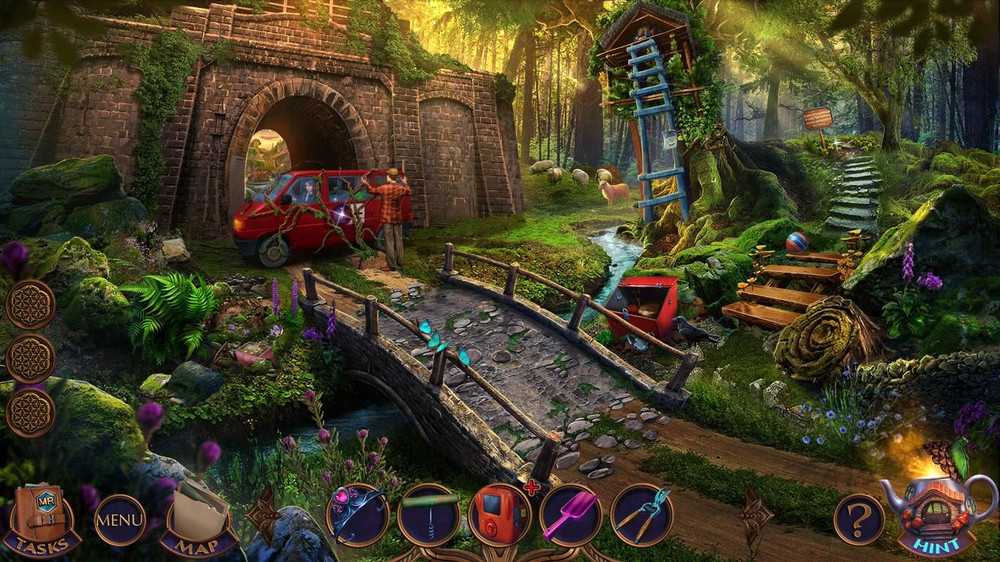Select the orange handheld device item

tap(499, 515)
